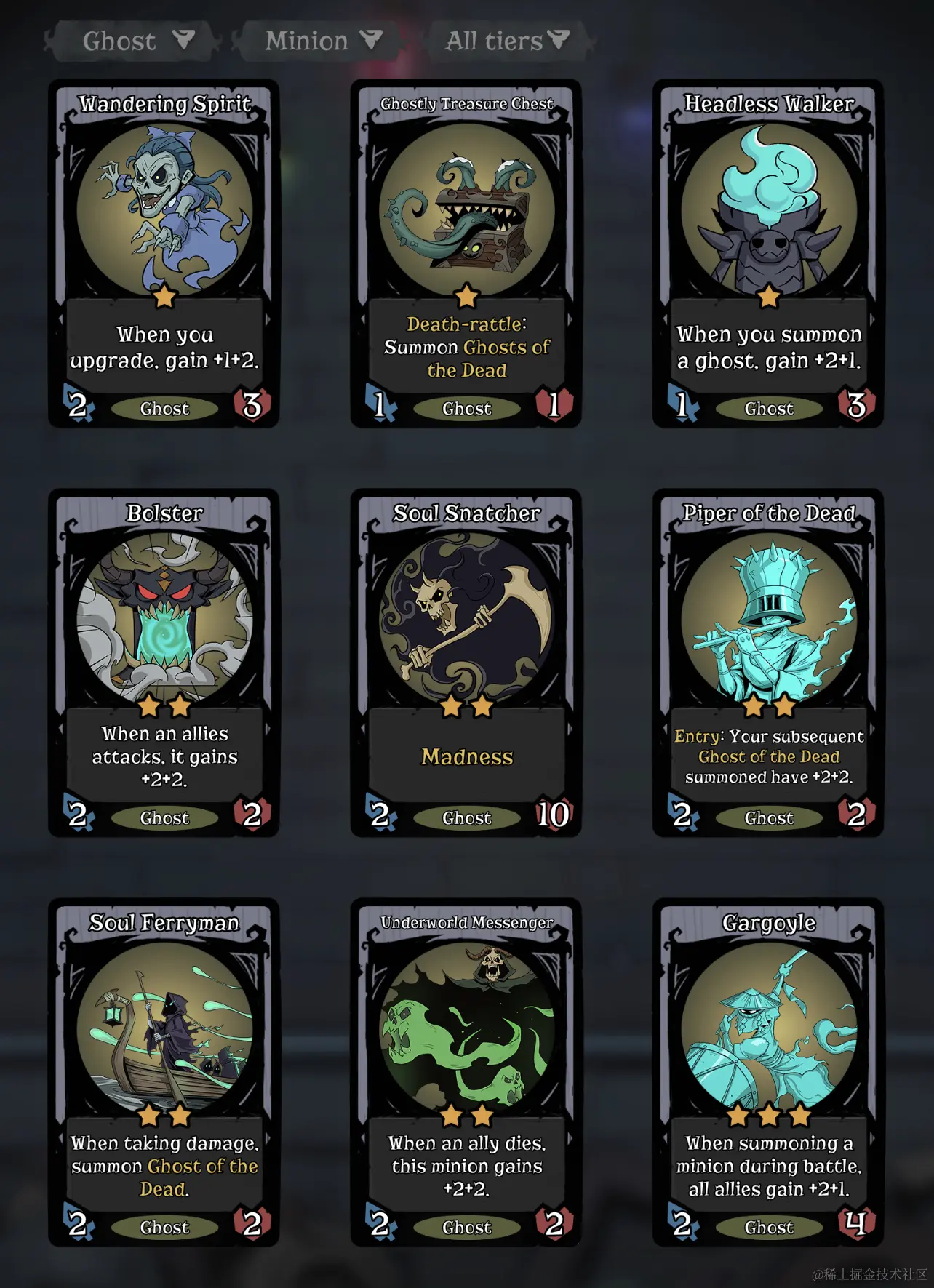The width and height of the screenshot is (934, 1288).
Task: Pick the Gargoyle card
Action: pyautogui.click(x=768, y=1072)
